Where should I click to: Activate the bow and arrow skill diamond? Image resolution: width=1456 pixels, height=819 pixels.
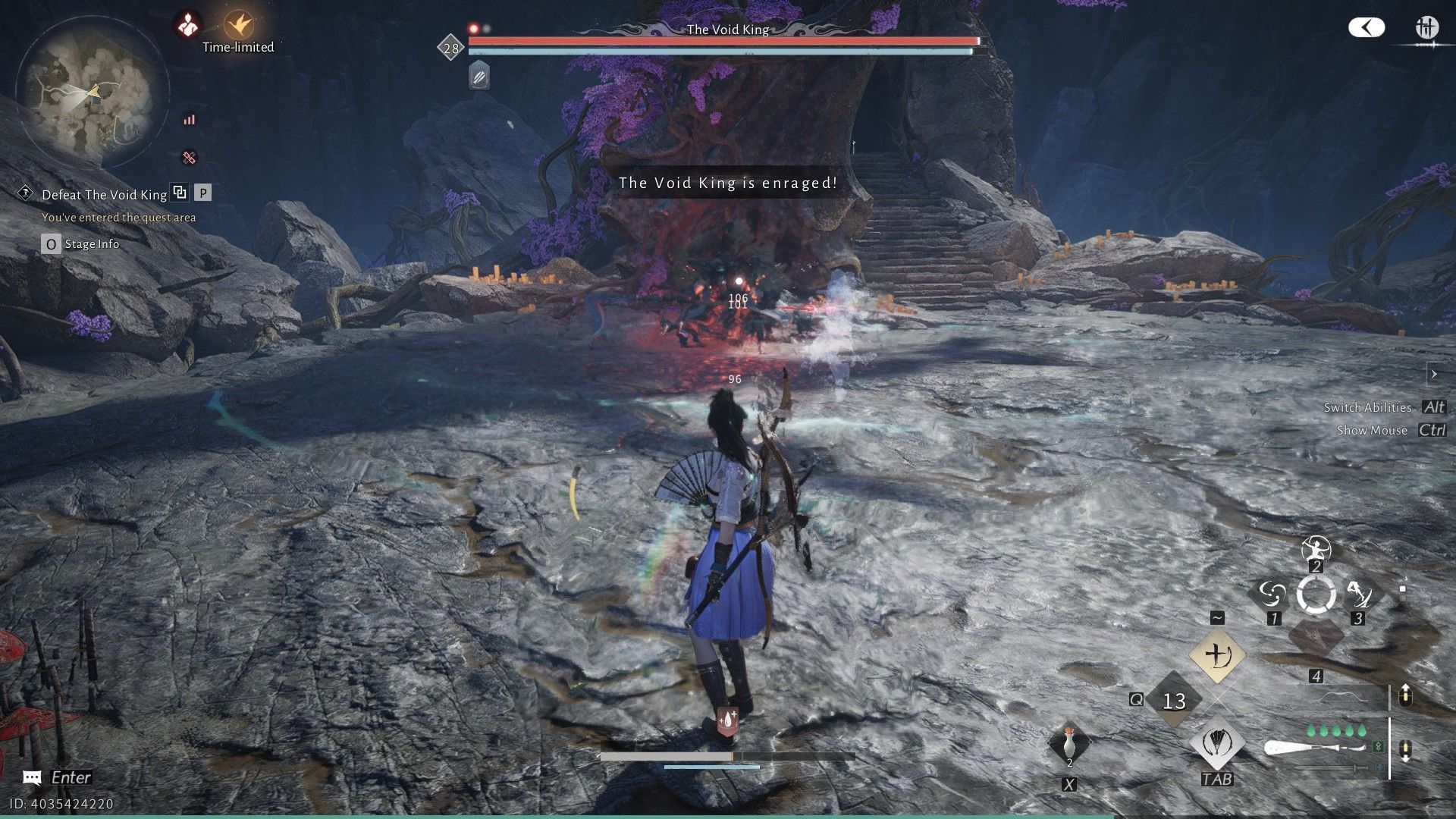click(1217, 655)
